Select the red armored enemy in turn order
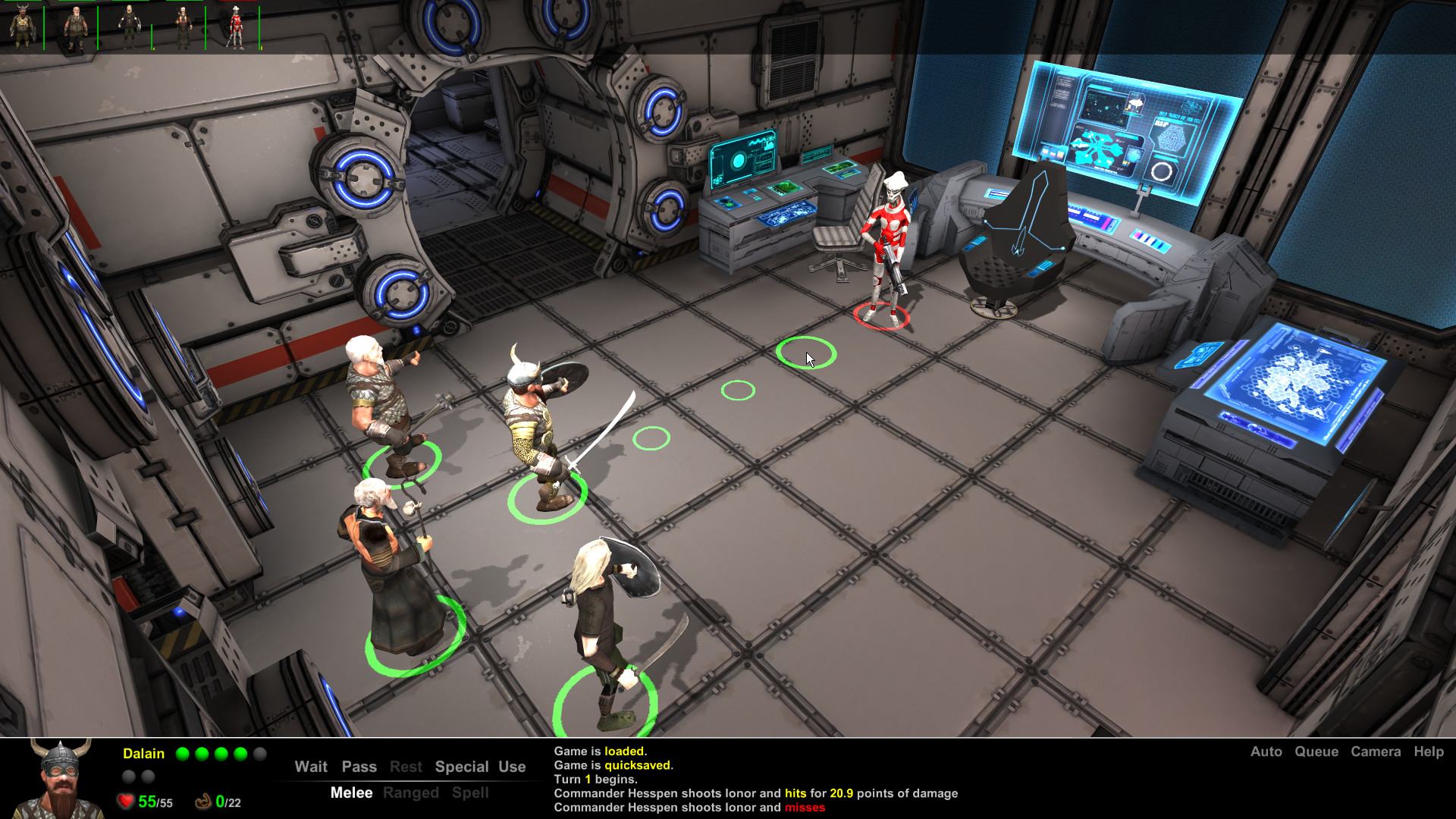The image size is (1456, 819). [236, 29]
